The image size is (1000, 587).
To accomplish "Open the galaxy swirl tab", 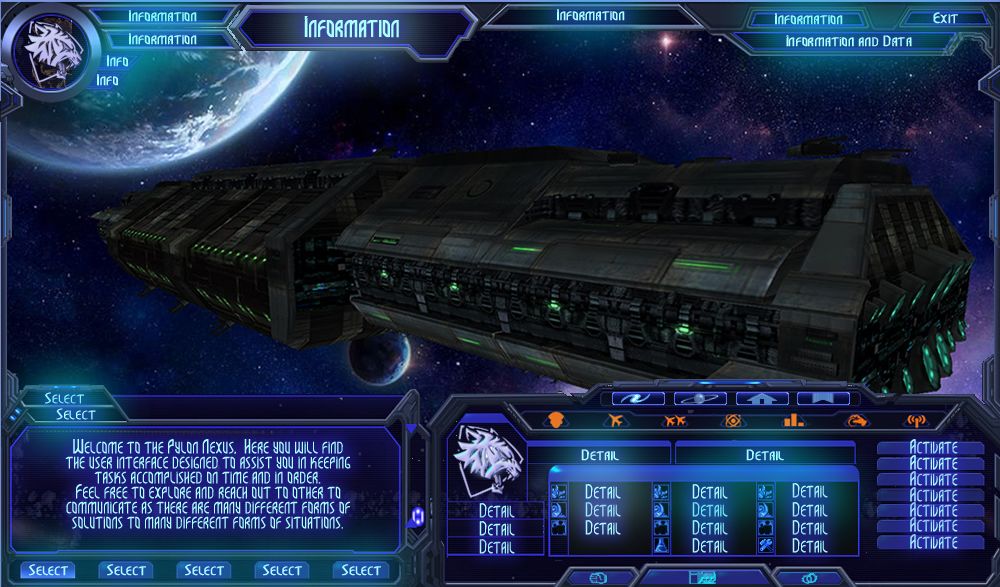I will pyautogui.click(x=638, y=398).
